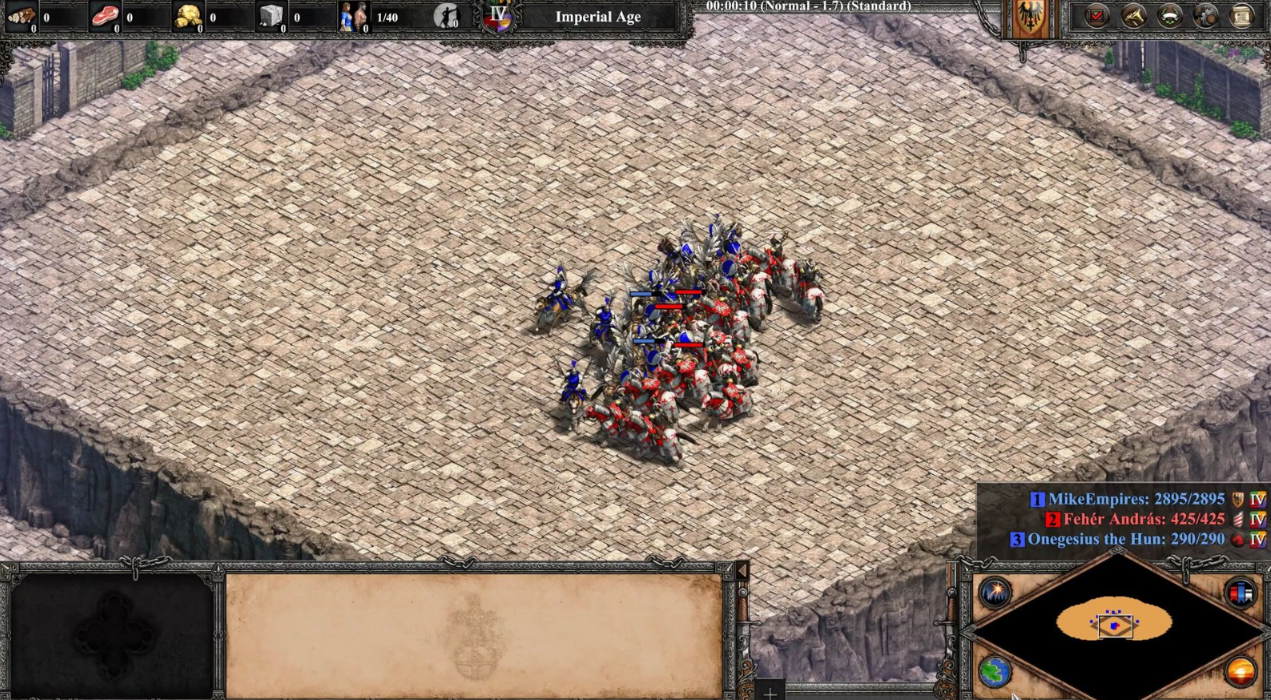Open the objectives checkmark button

1097,16
